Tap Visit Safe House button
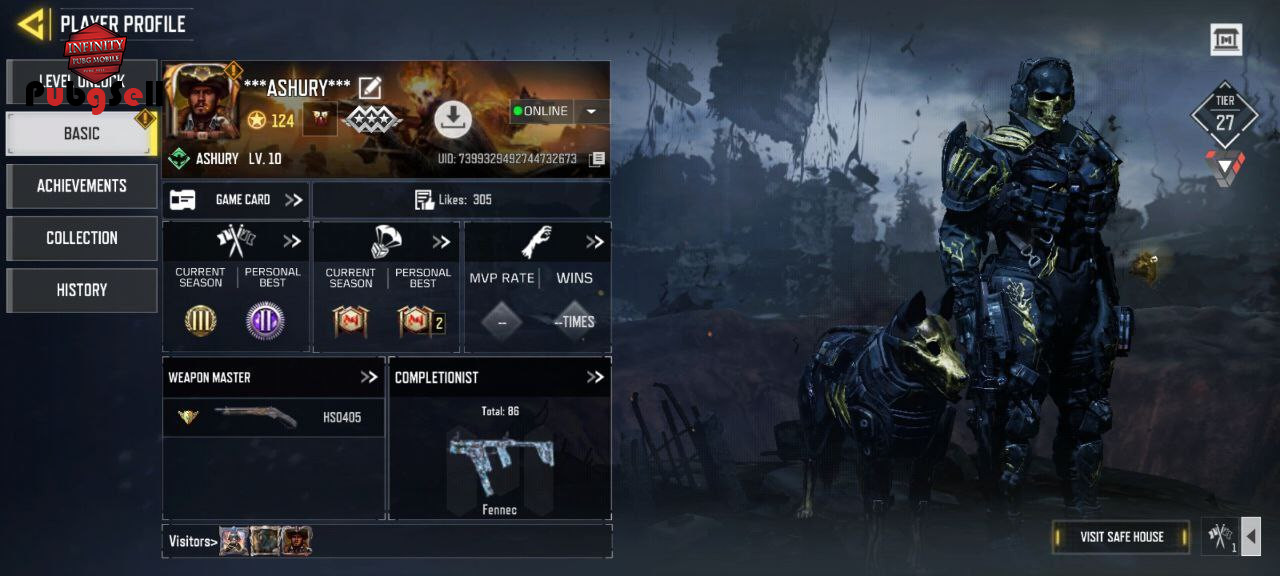The height and width of the screenshot is (576, 1280). click(1121, 537)
